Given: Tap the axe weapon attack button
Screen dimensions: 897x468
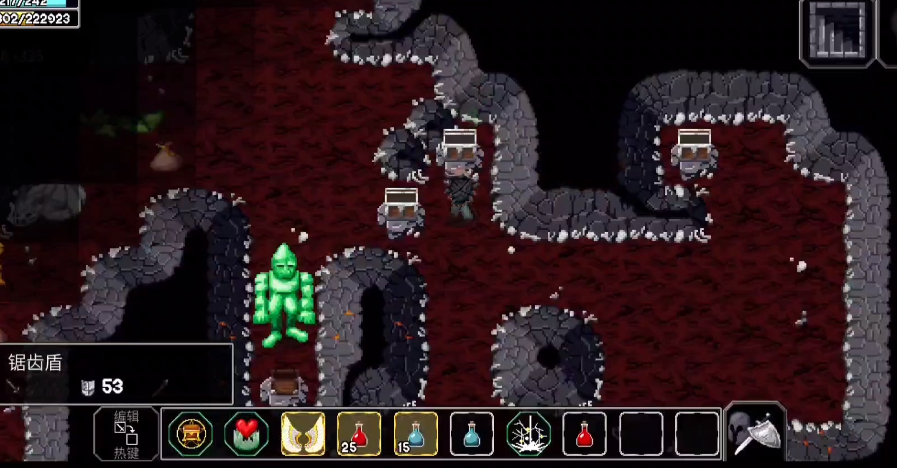Looking at the screenshot, I should click(757, 432).
